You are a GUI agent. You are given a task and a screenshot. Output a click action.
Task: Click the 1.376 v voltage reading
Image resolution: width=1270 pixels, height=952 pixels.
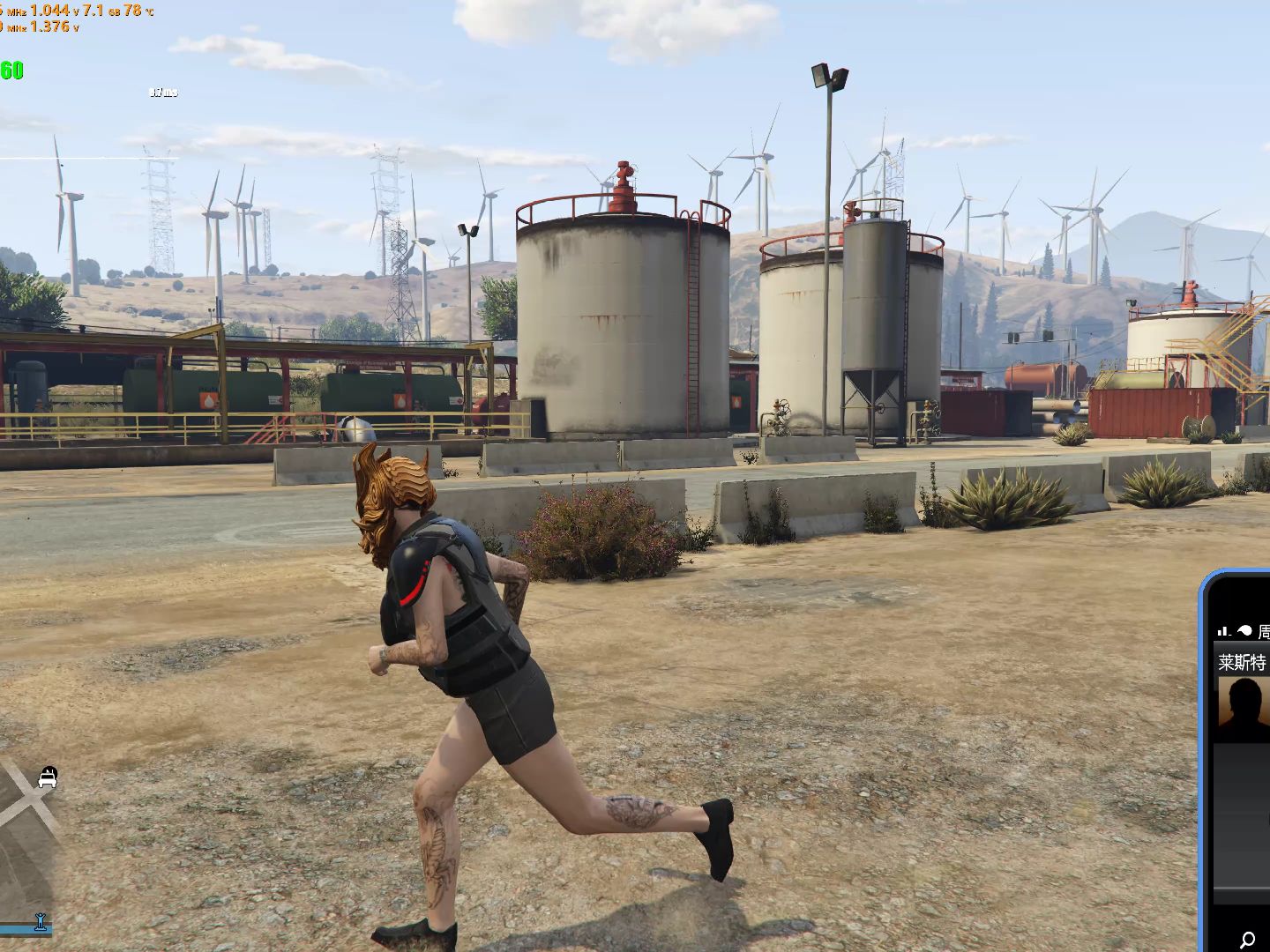(50, 26)
